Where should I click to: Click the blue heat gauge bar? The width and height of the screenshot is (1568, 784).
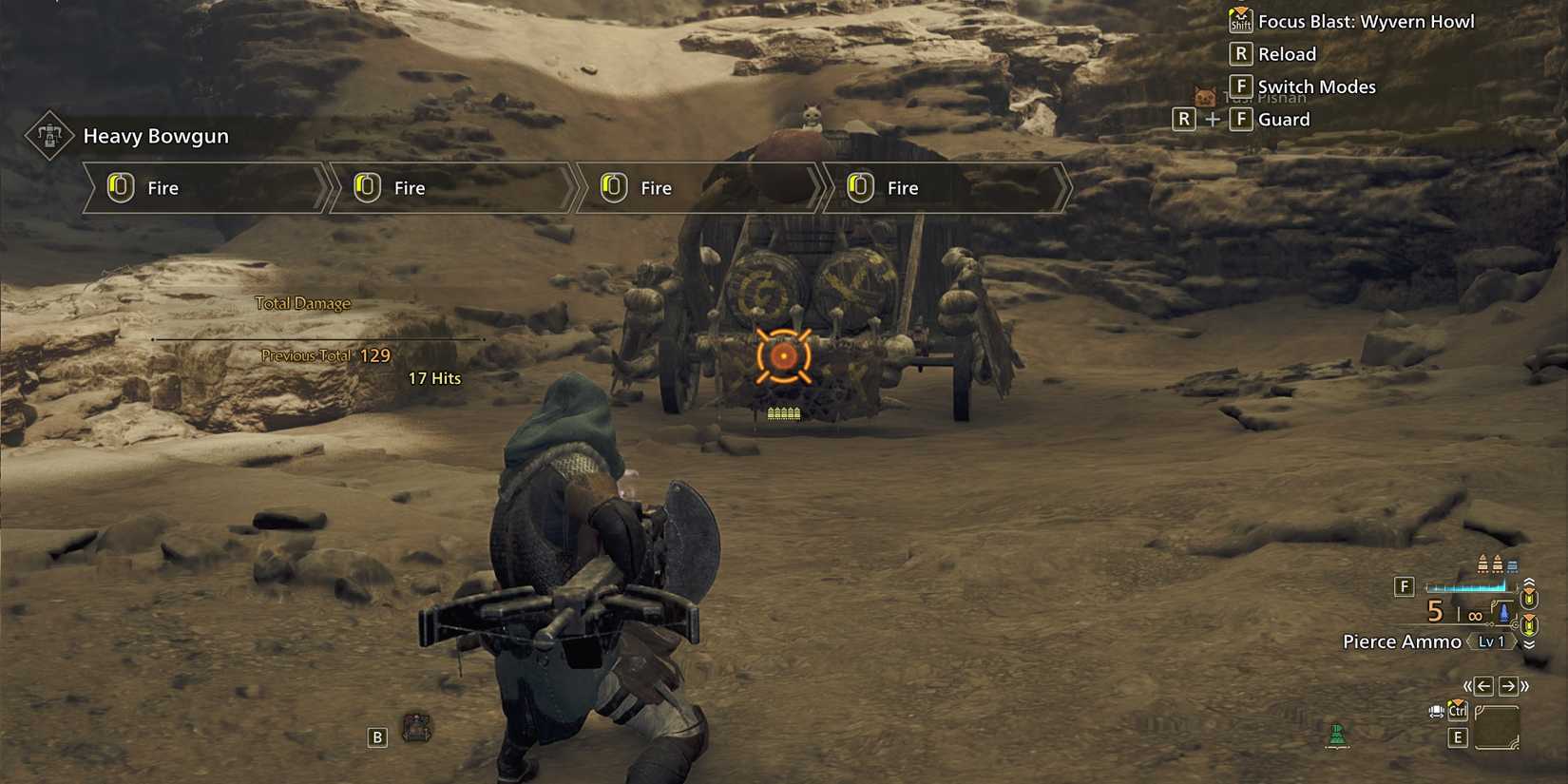[x=1468, y=586]
